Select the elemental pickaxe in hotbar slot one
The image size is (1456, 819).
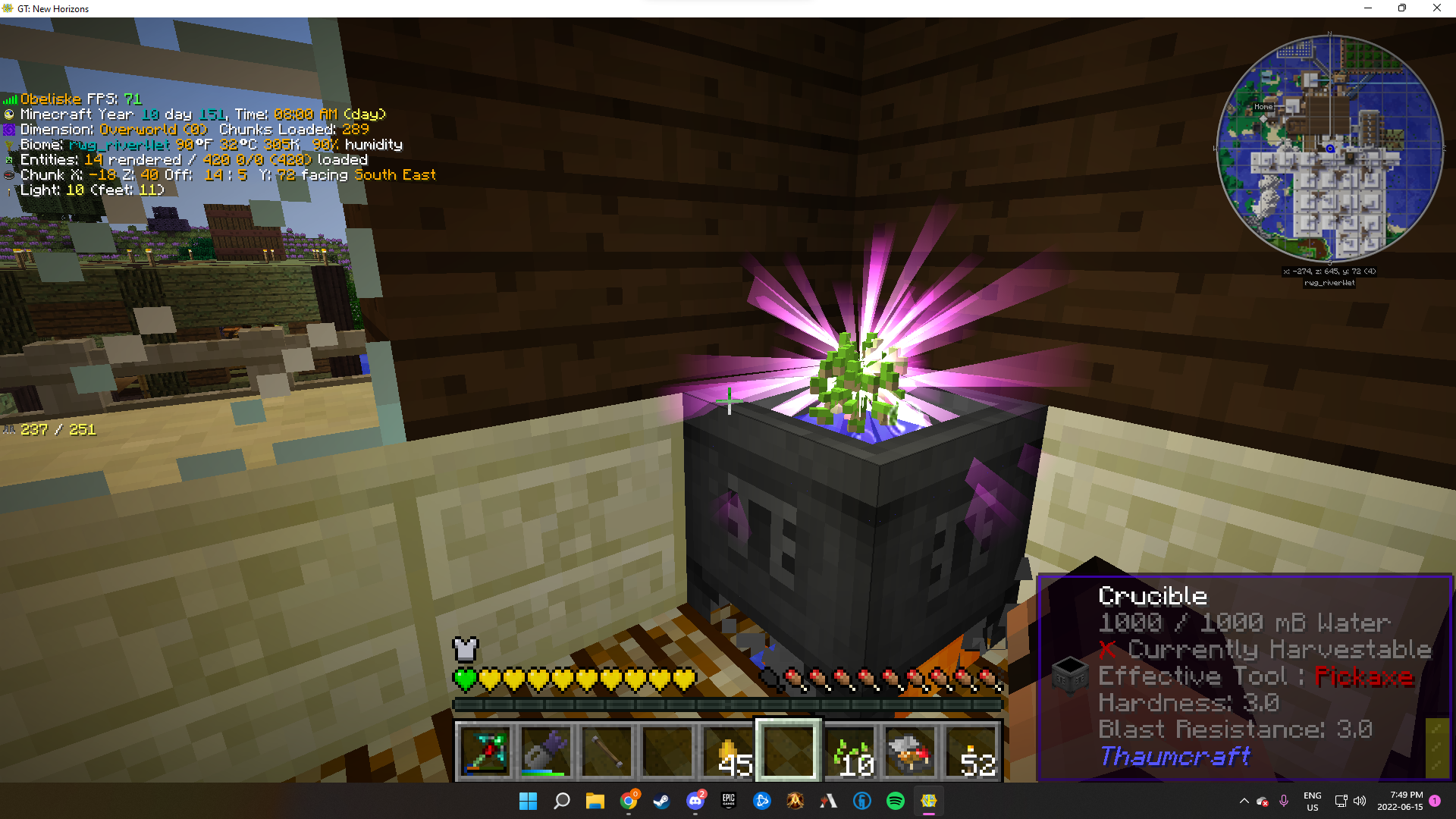click(485, 752)
